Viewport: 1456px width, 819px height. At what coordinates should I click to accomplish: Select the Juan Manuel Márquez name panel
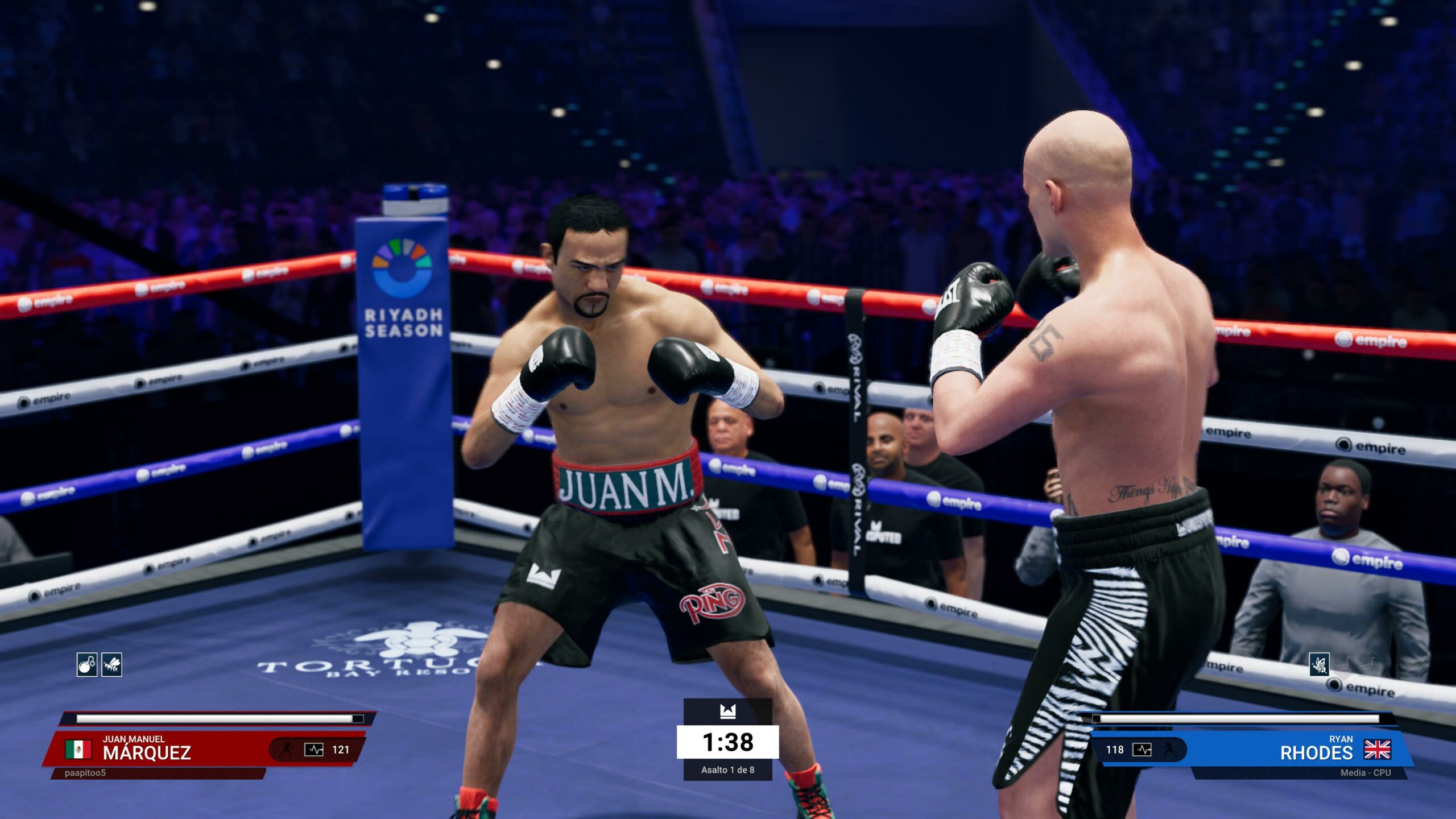[147, 749]
